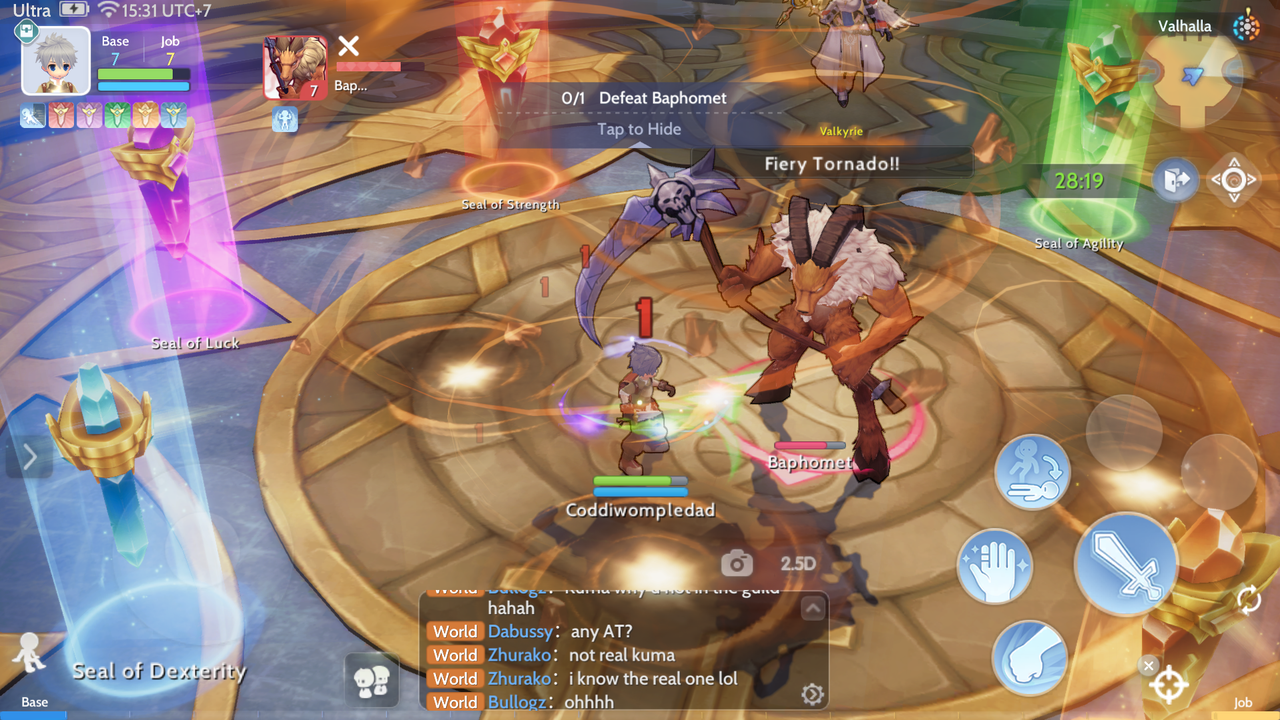
Task: Swap the skill bar set
Action: pyautogui.click(x=1249, y=600)
